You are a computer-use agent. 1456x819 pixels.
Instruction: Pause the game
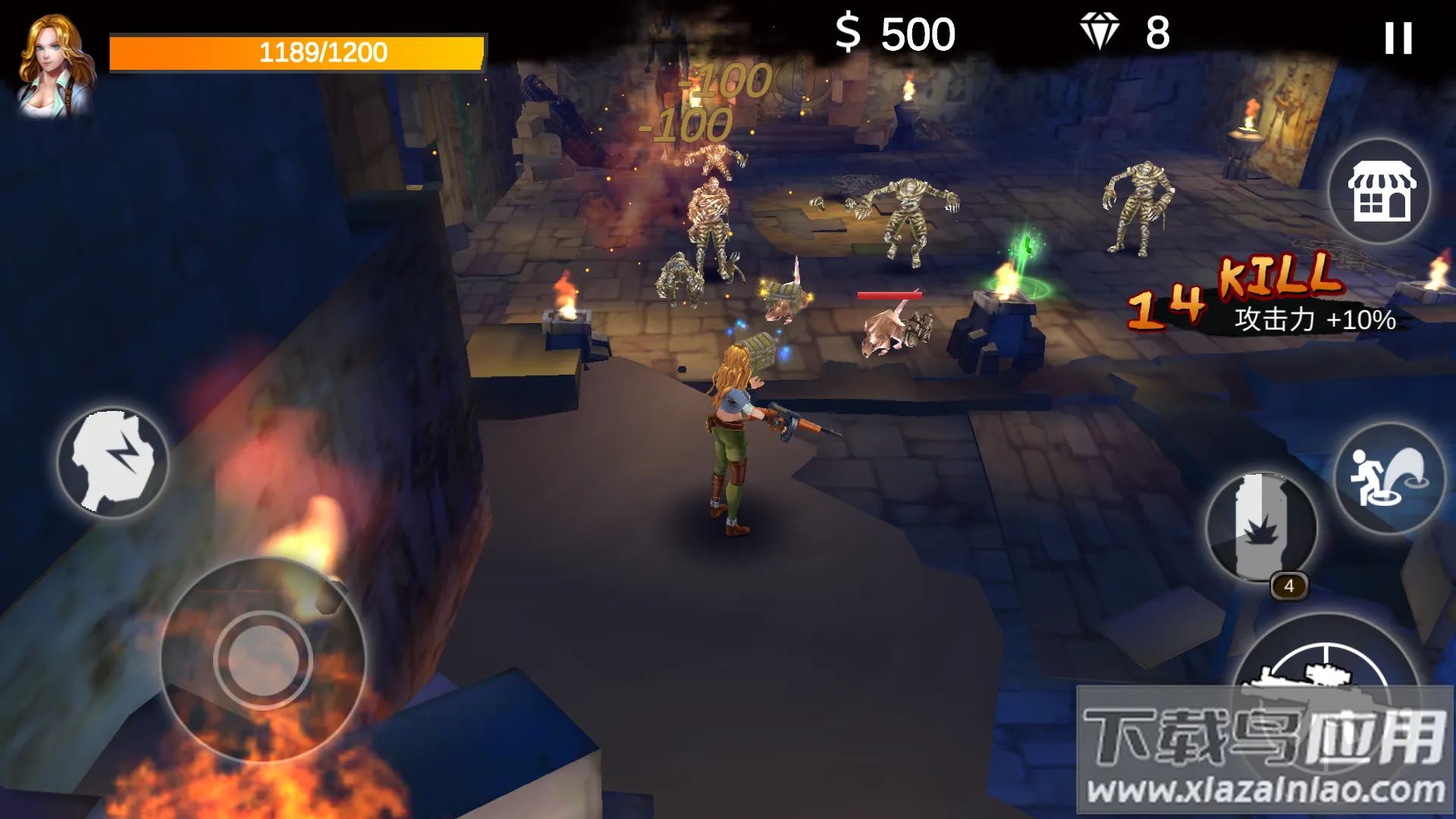(1398, 38)
